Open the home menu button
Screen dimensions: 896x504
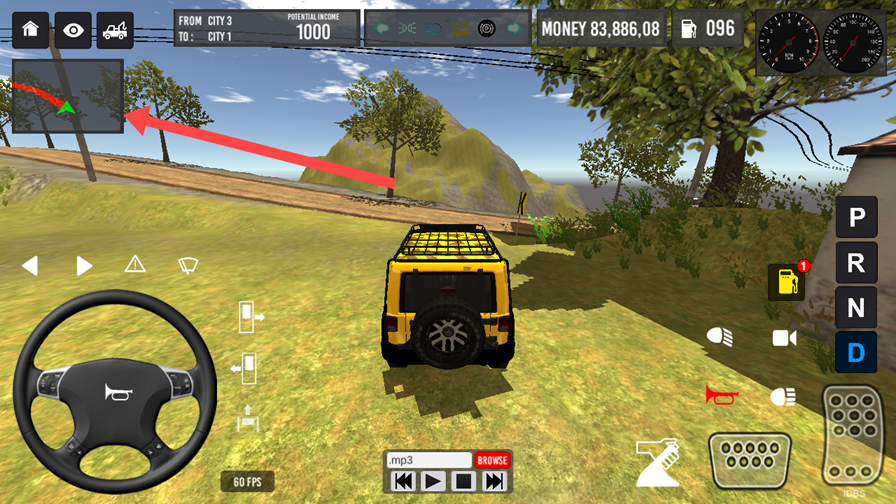click(x=30, y=30)
